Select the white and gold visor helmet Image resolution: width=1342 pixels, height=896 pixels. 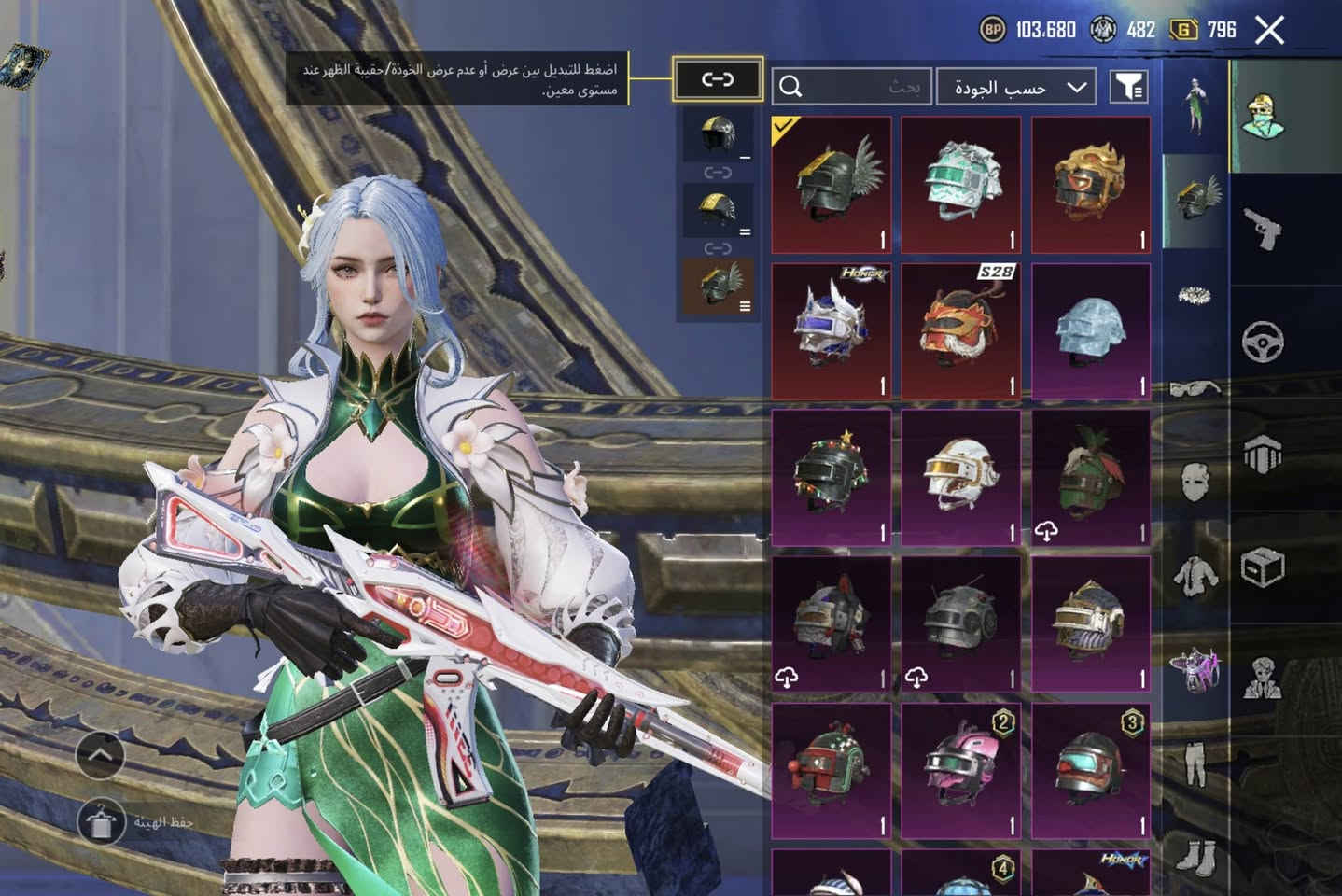click(961, 476)
